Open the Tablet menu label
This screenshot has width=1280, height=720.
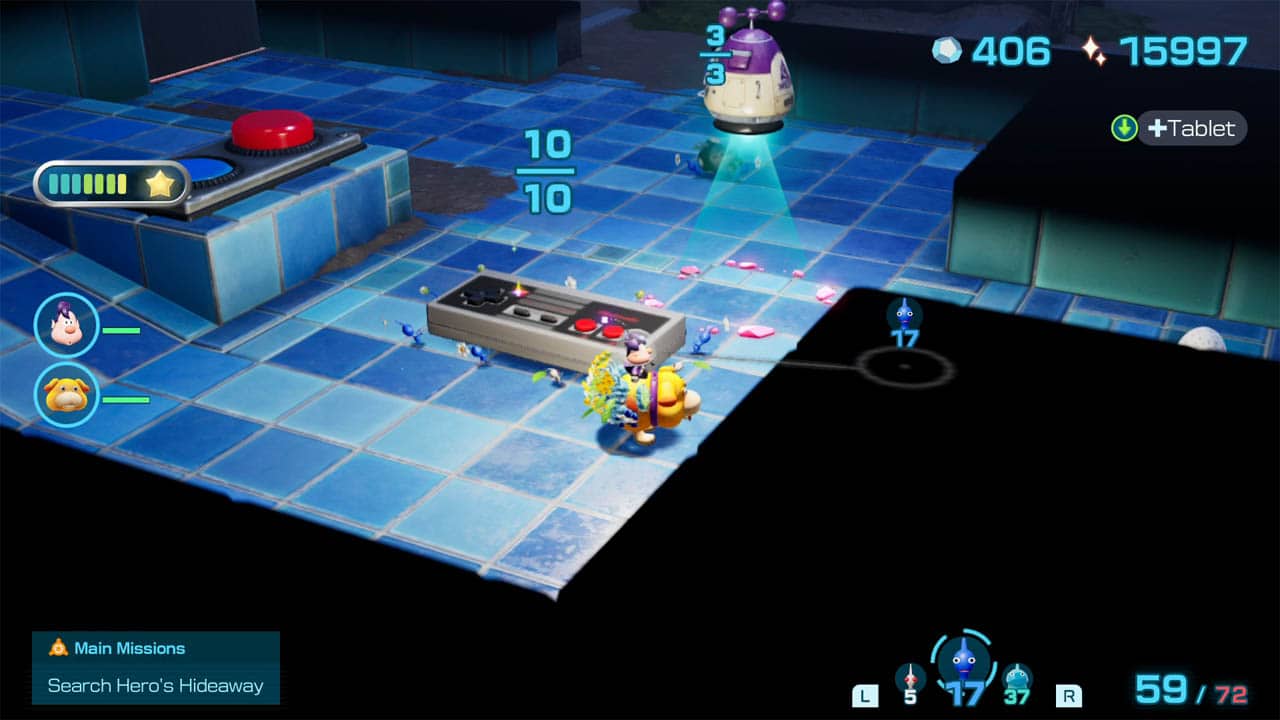1191,128
